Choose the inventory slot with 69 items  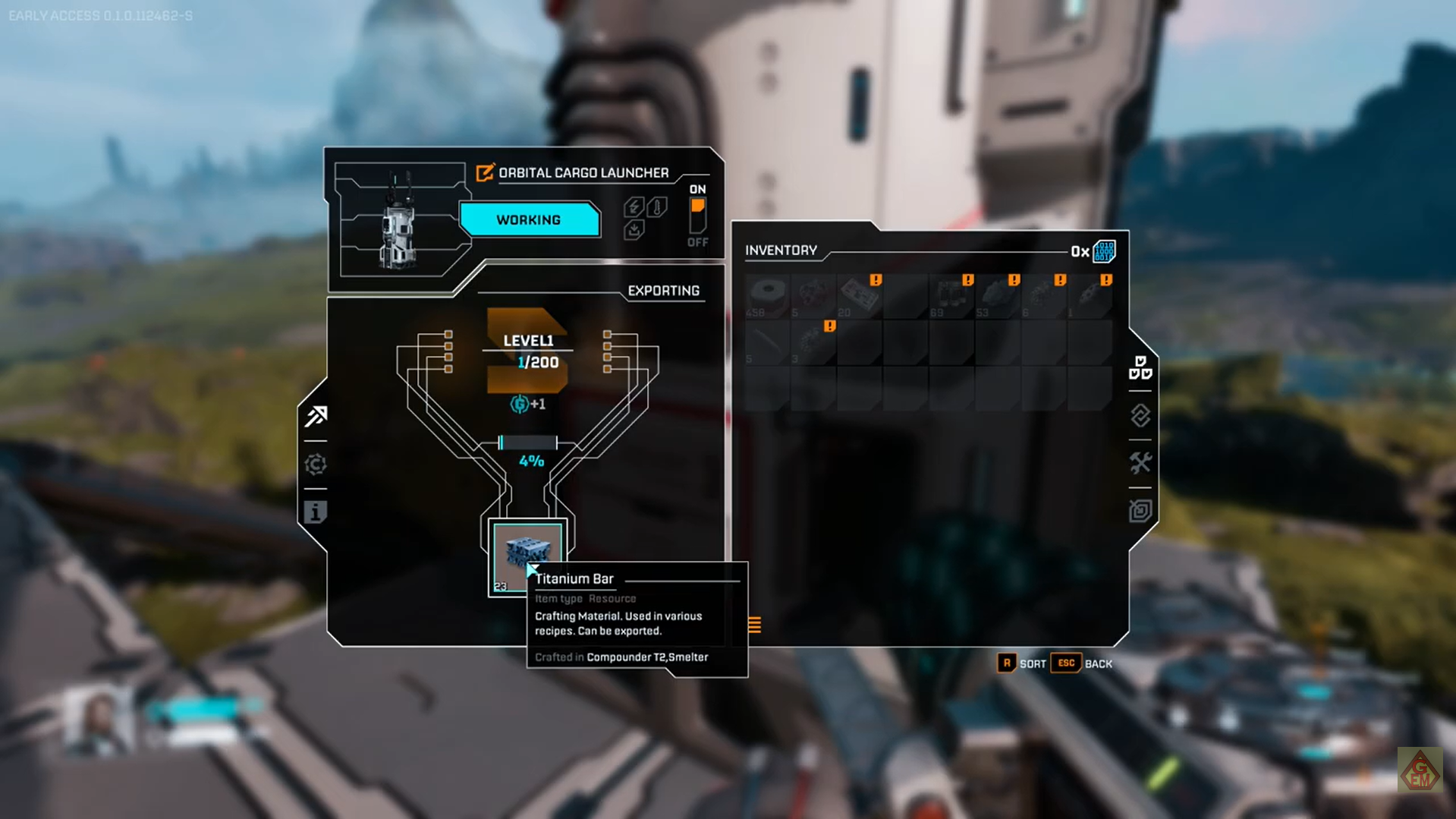(x=951, y=296)
